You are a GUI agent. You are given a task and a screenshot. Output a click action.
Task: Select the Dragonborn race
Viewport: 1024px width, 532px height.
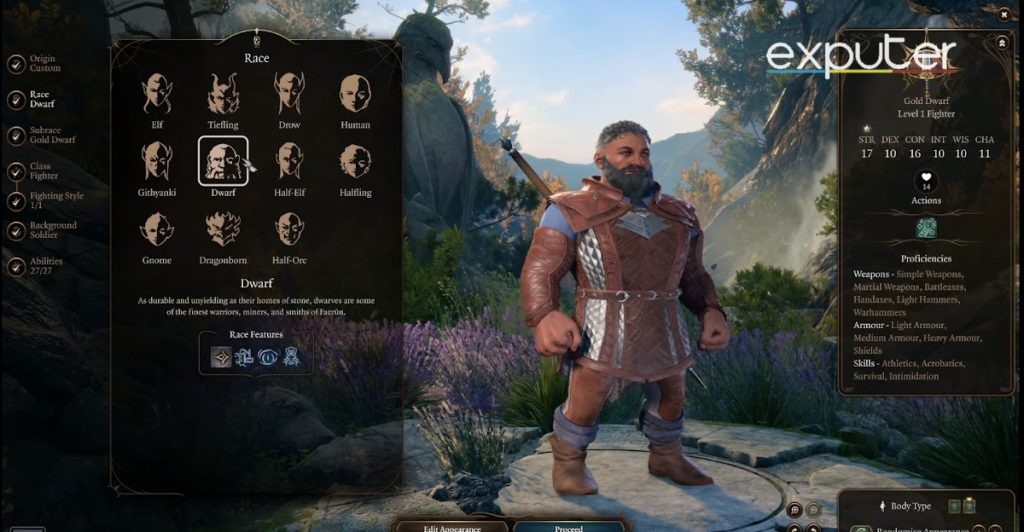223,229
